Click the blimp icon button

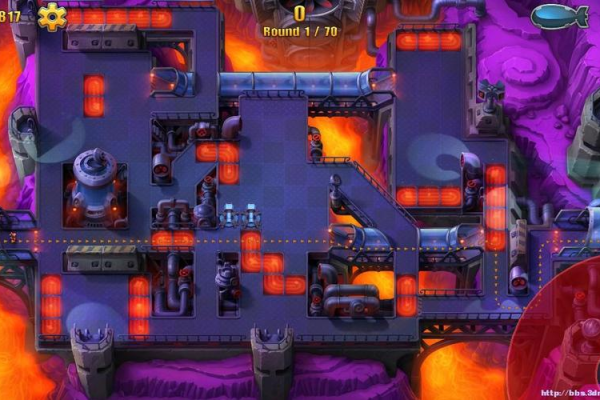click(560, 16)
